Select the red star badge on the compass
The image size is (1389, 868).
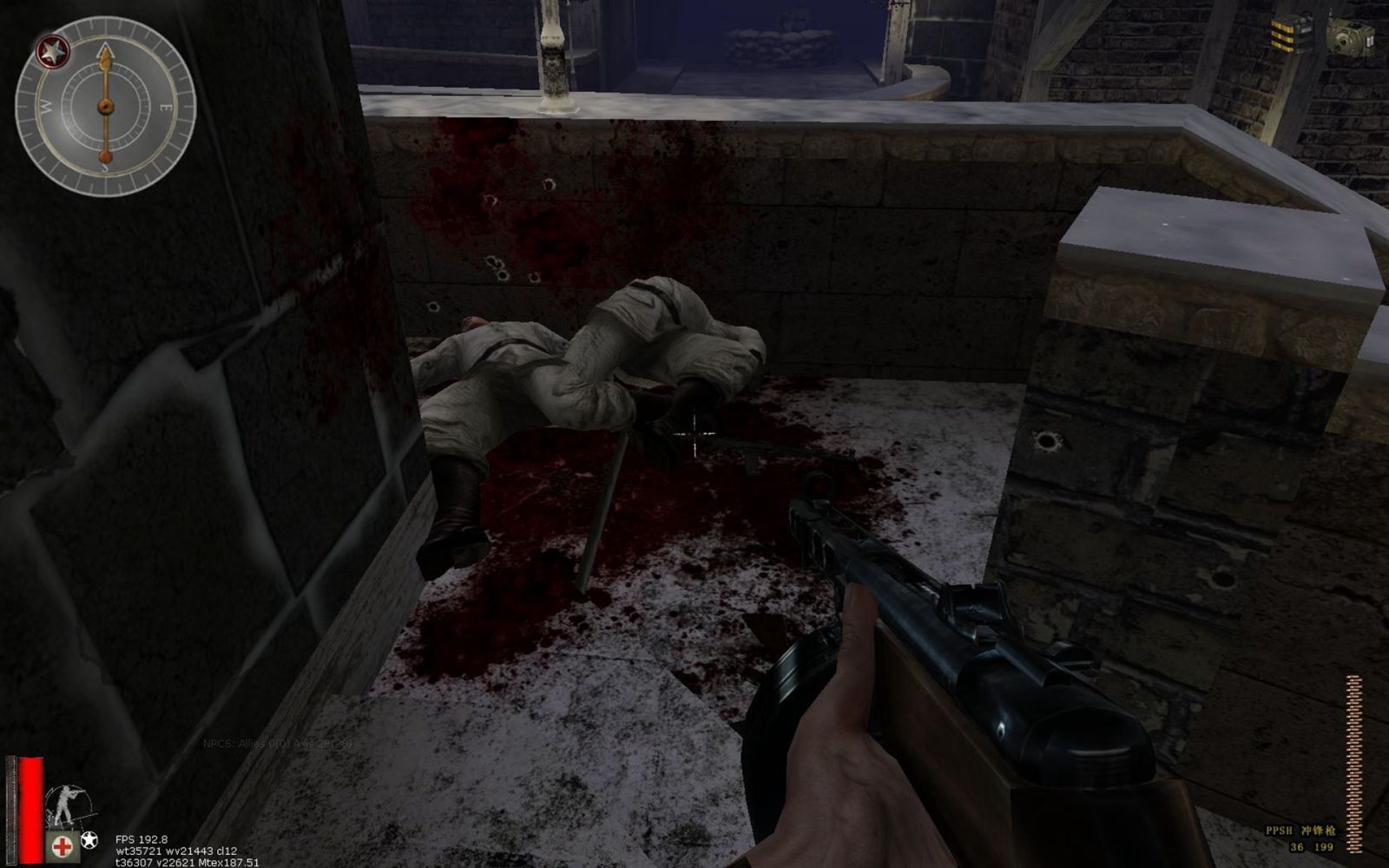(x=52, y=52)
